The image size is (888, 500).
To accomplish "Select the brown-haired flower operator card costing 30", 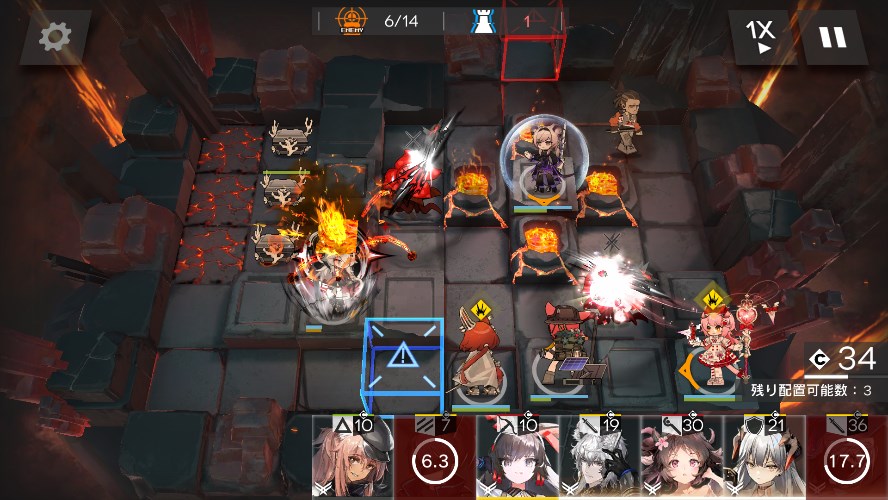I will 681,458.
